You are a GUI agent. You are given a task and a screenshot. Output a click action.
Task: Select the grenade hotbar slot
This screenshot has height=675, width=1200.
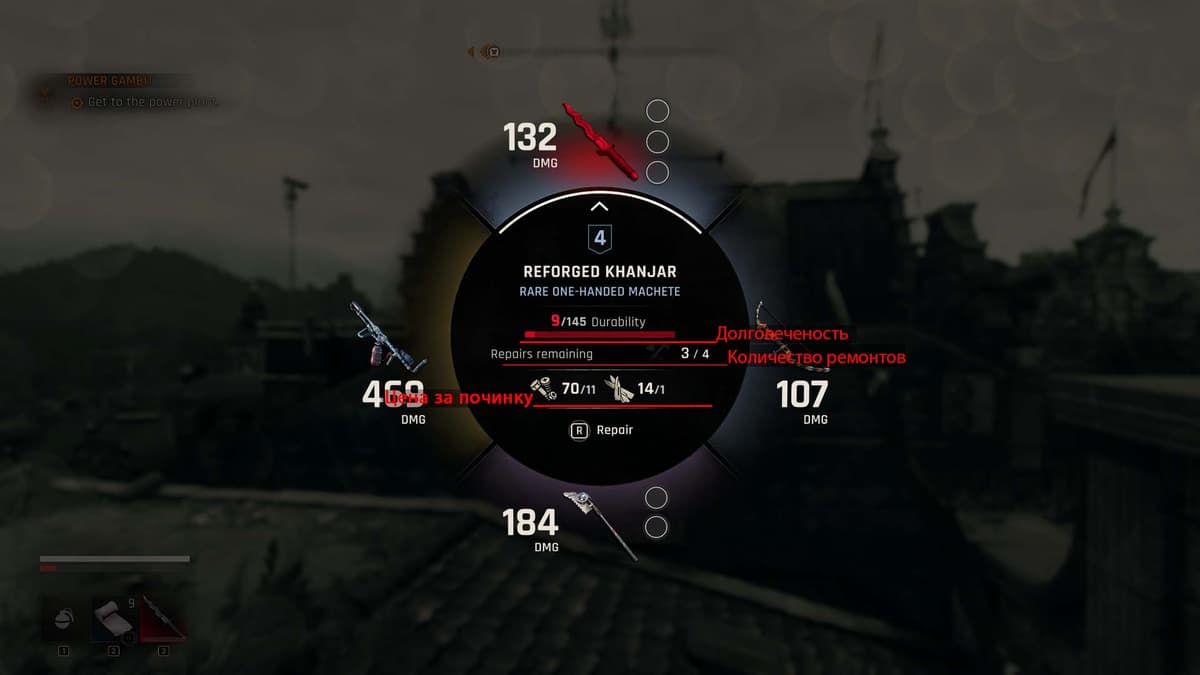coord(63,620)
